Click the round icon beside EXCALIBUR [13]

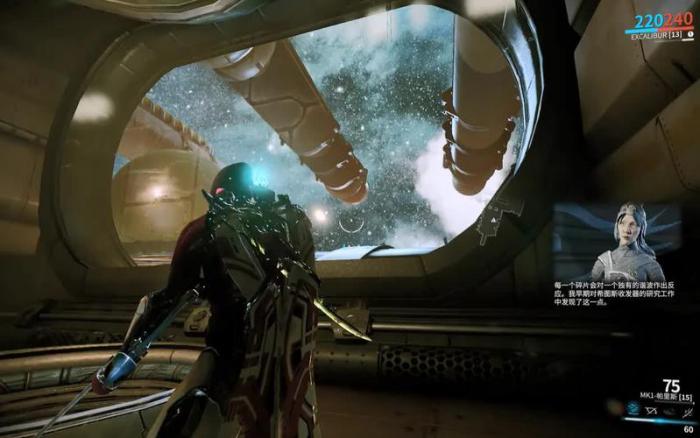[690, 34]
